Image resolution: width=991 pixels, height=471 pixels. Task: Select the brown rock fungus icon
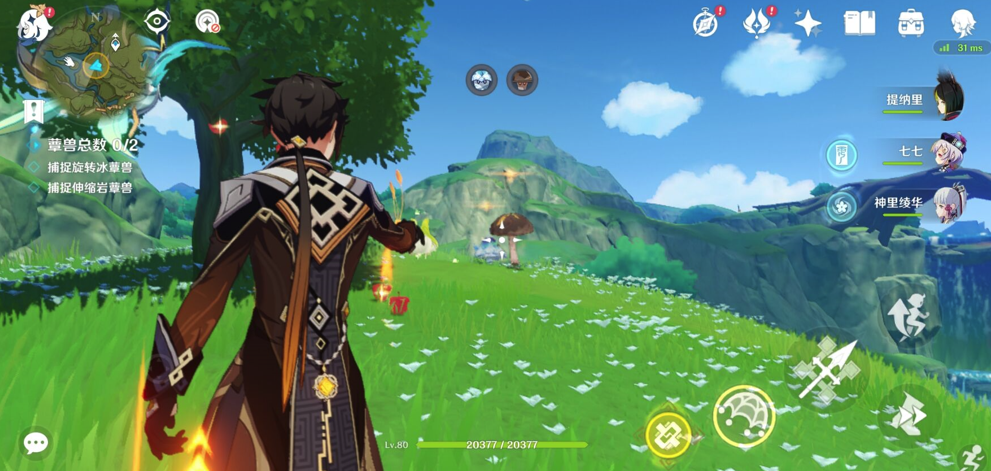tap(522, 80)
